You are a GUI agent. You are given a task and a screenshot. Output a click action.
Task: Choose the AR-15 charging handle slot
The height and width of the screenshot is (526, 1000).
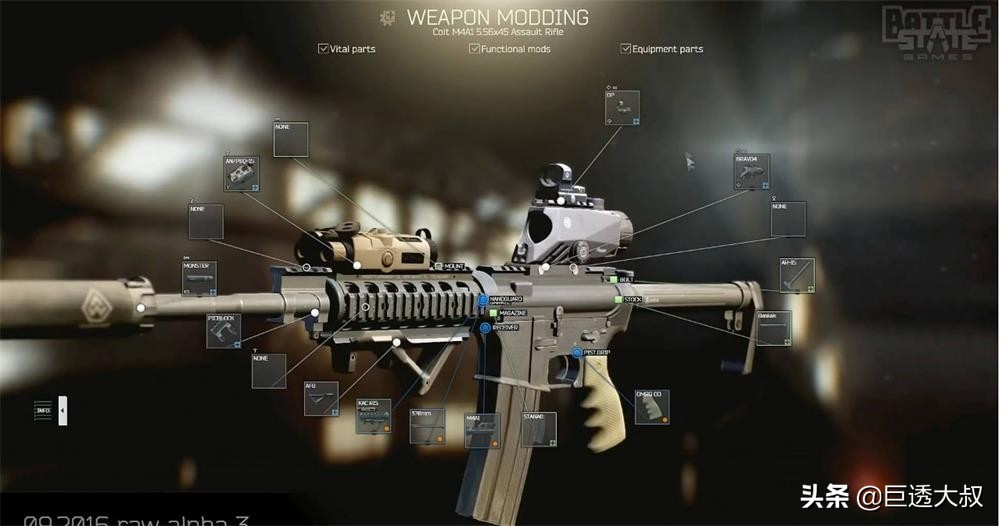pyautogui.click(x=797, y=276)
